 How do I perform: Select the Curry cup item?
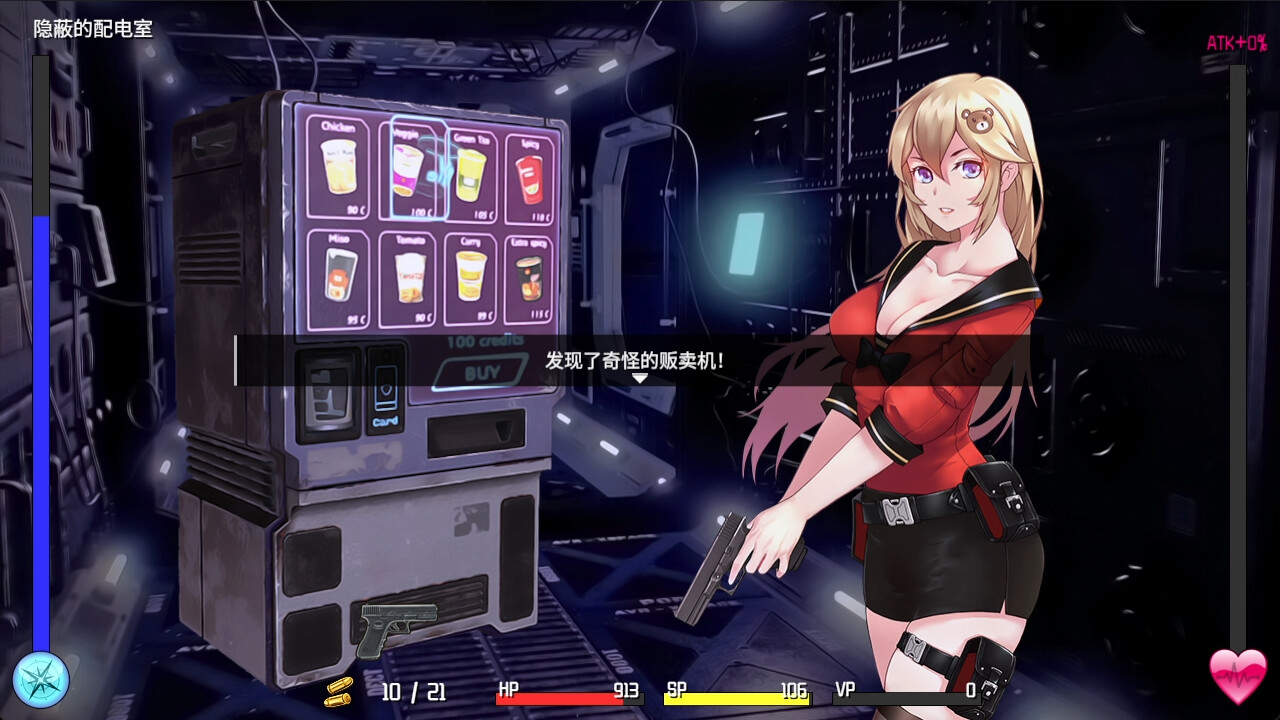point(470,275)
